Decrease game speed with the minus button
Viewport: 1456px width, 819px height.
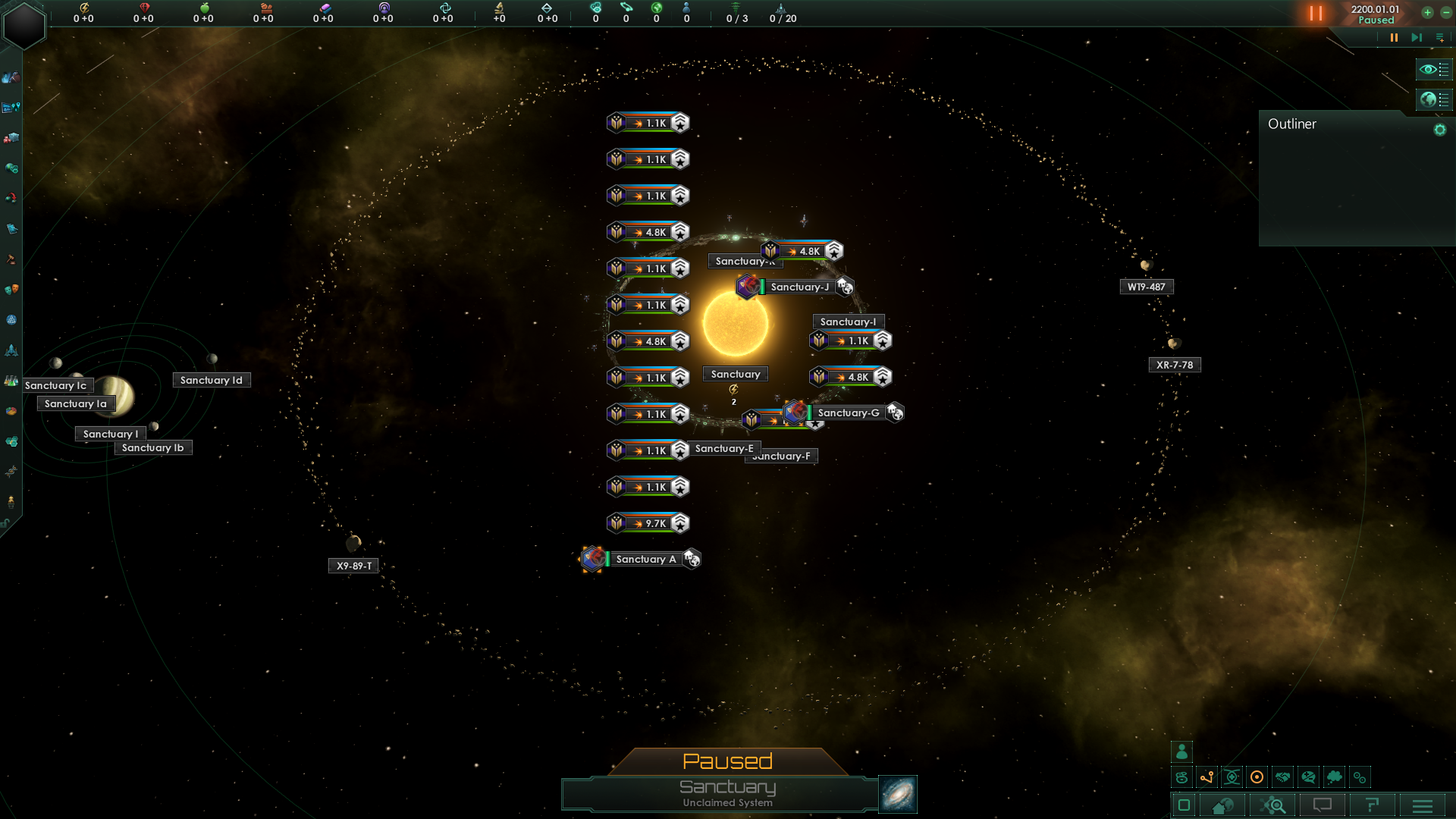click(x=1446, y=13)
